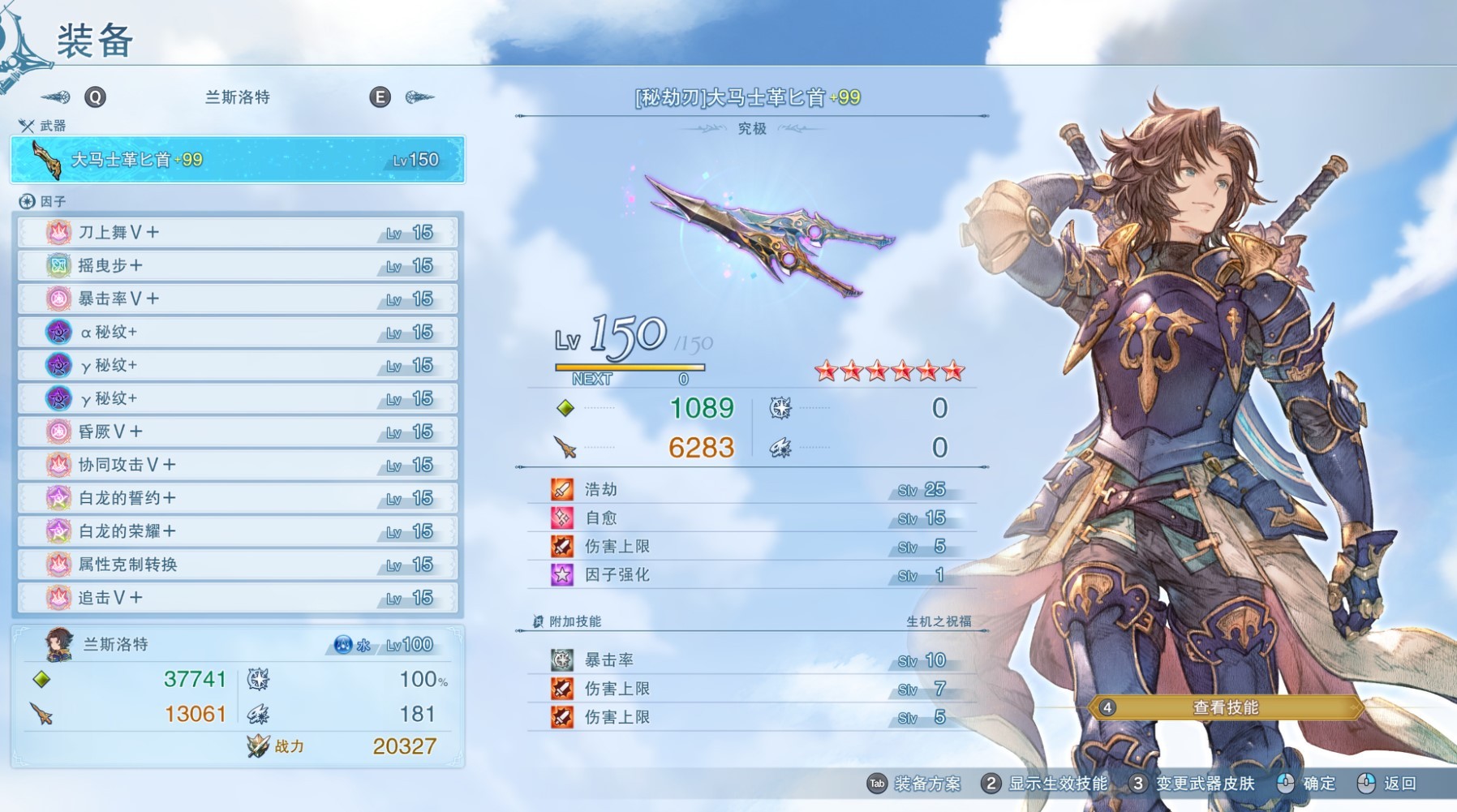Click the 确定 confirm option
This screenshot has width=1457, height=812.
tap(1306, 784)
